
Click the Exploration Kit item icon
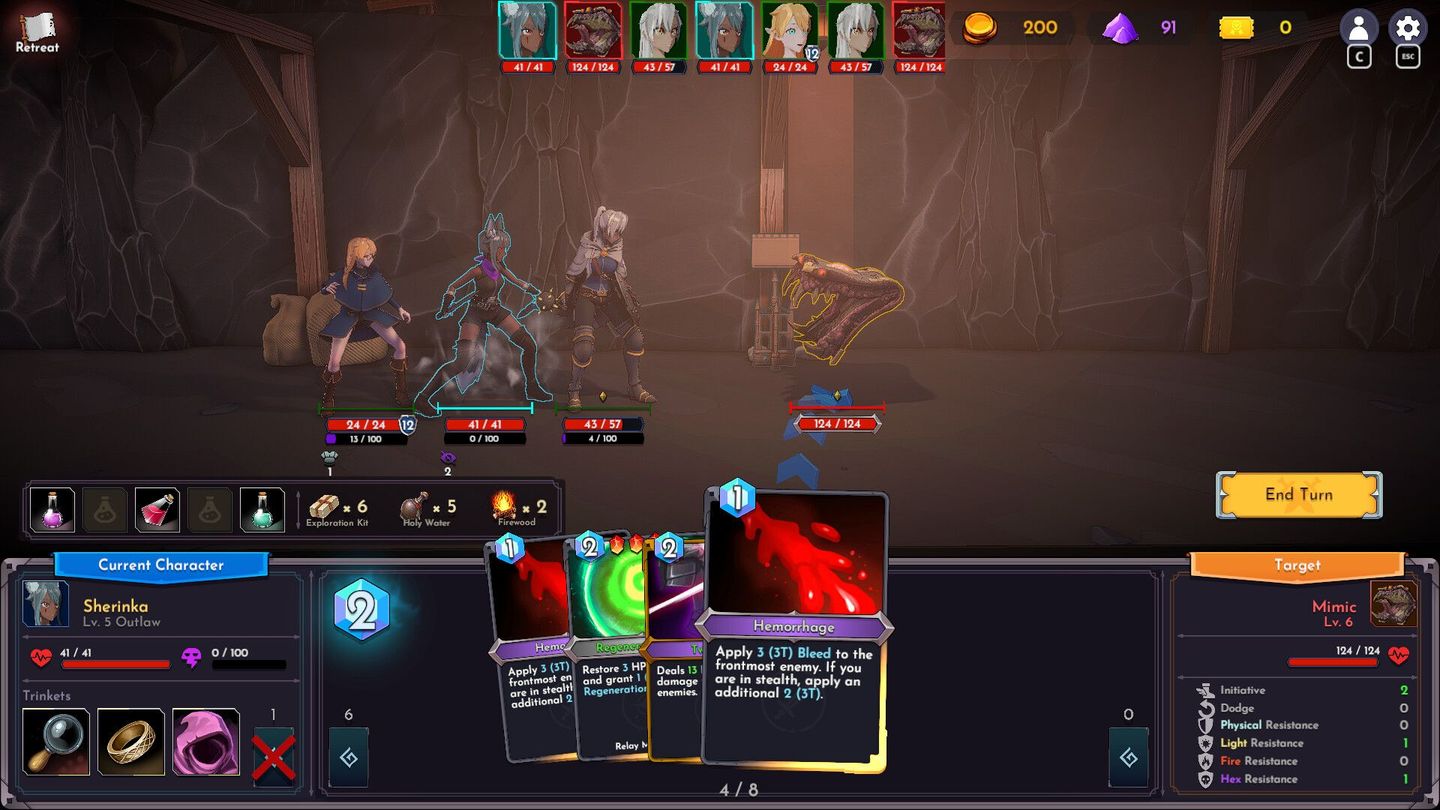[323, 508]
